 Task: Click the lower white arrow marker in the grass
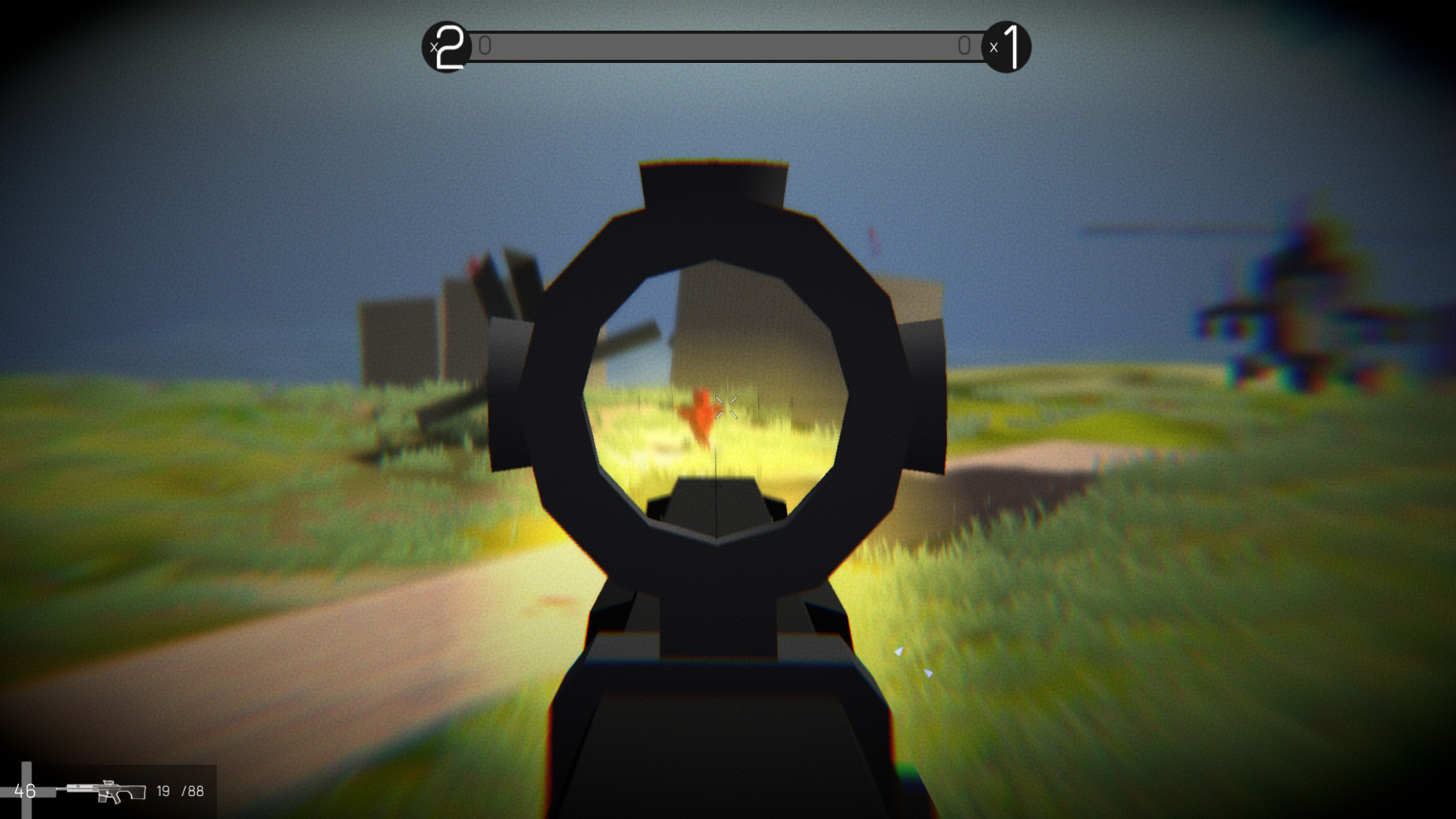point(928,673)
